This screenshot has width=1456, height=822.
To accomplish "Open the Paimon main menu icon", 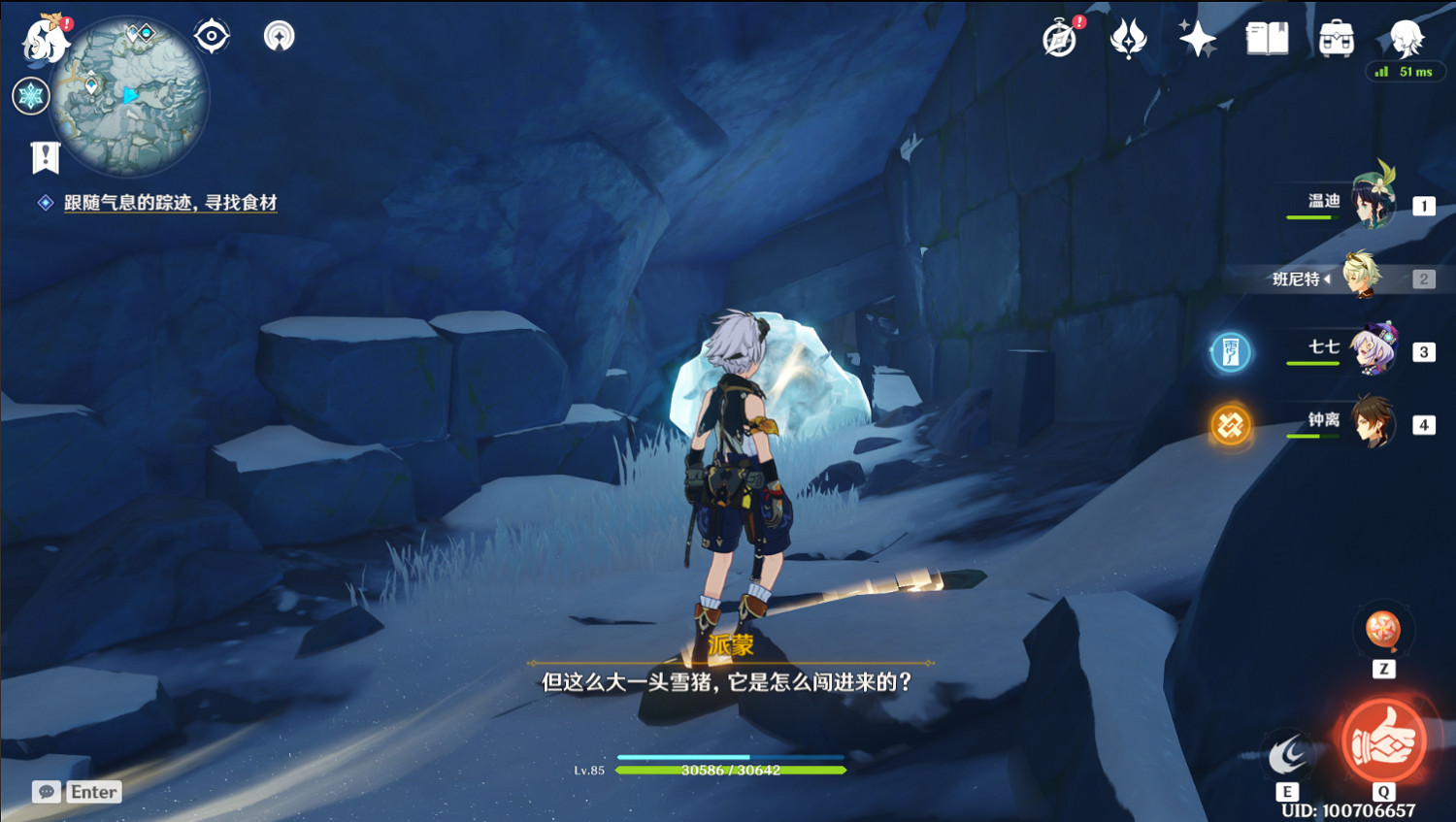I will [x=44, y=39].
